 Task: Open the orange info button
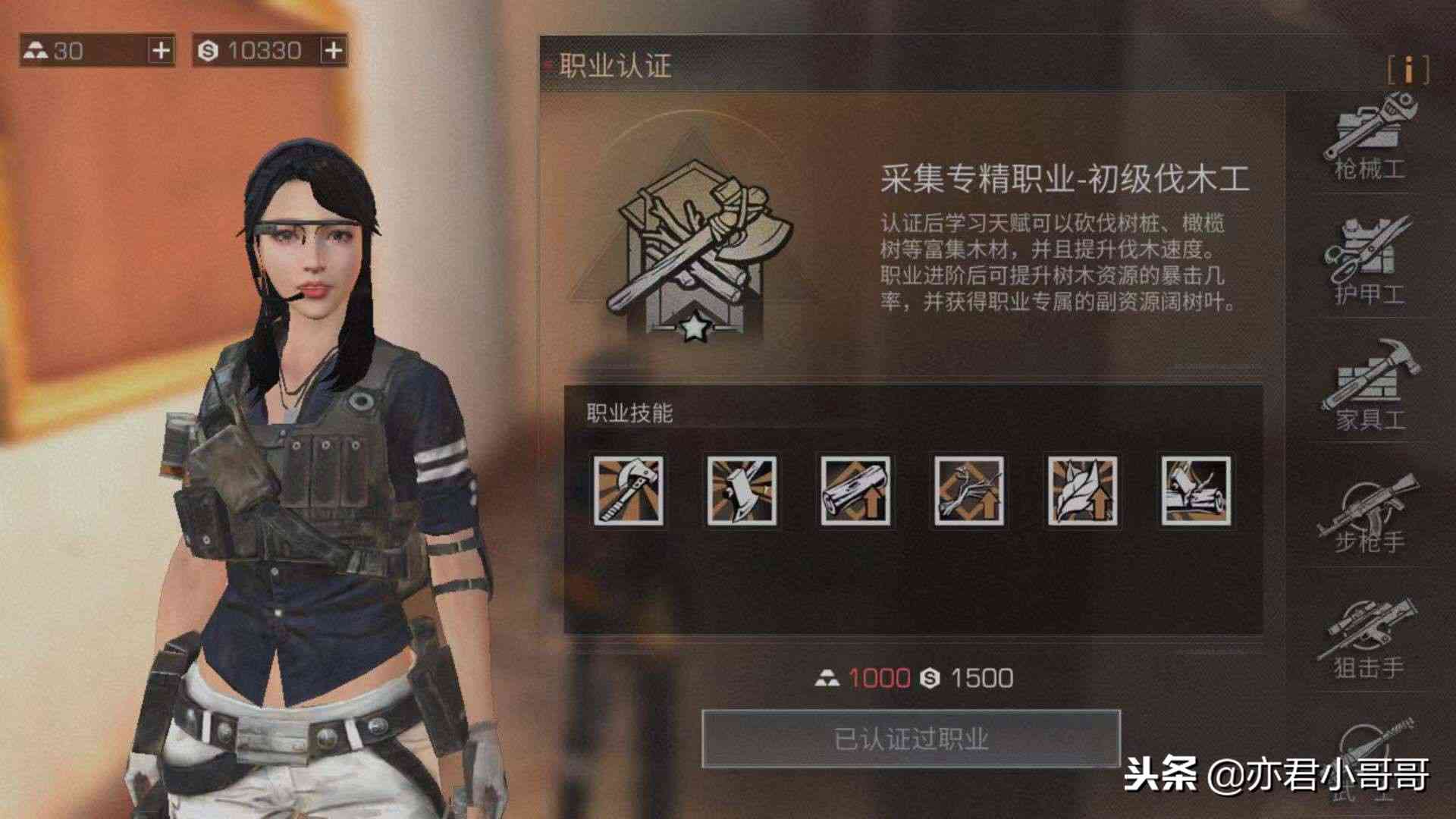click(x=1408, y=70)
